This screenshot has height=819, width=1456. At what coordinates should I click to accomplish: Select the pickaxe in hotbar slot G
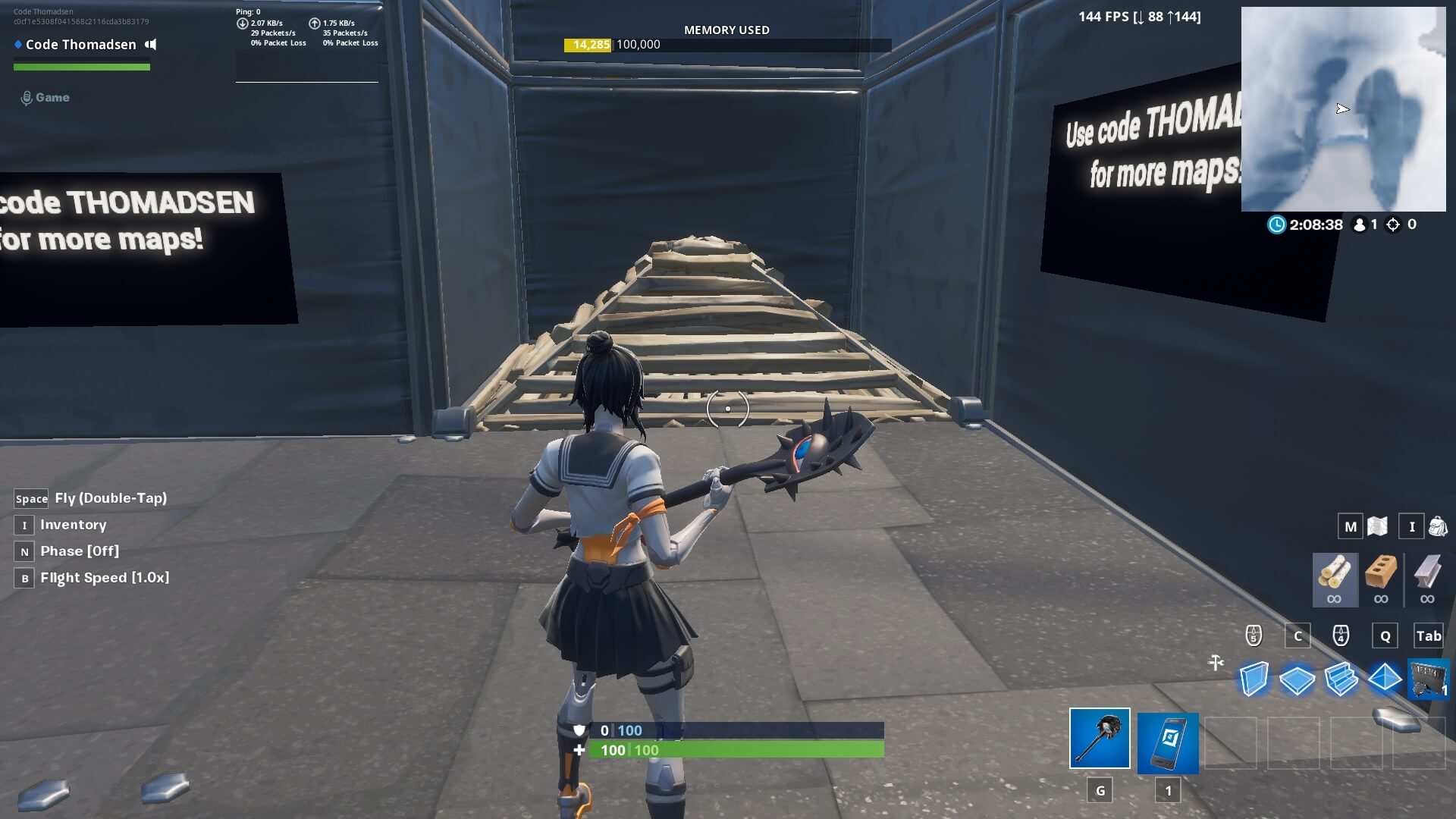tap(1100, 738)
